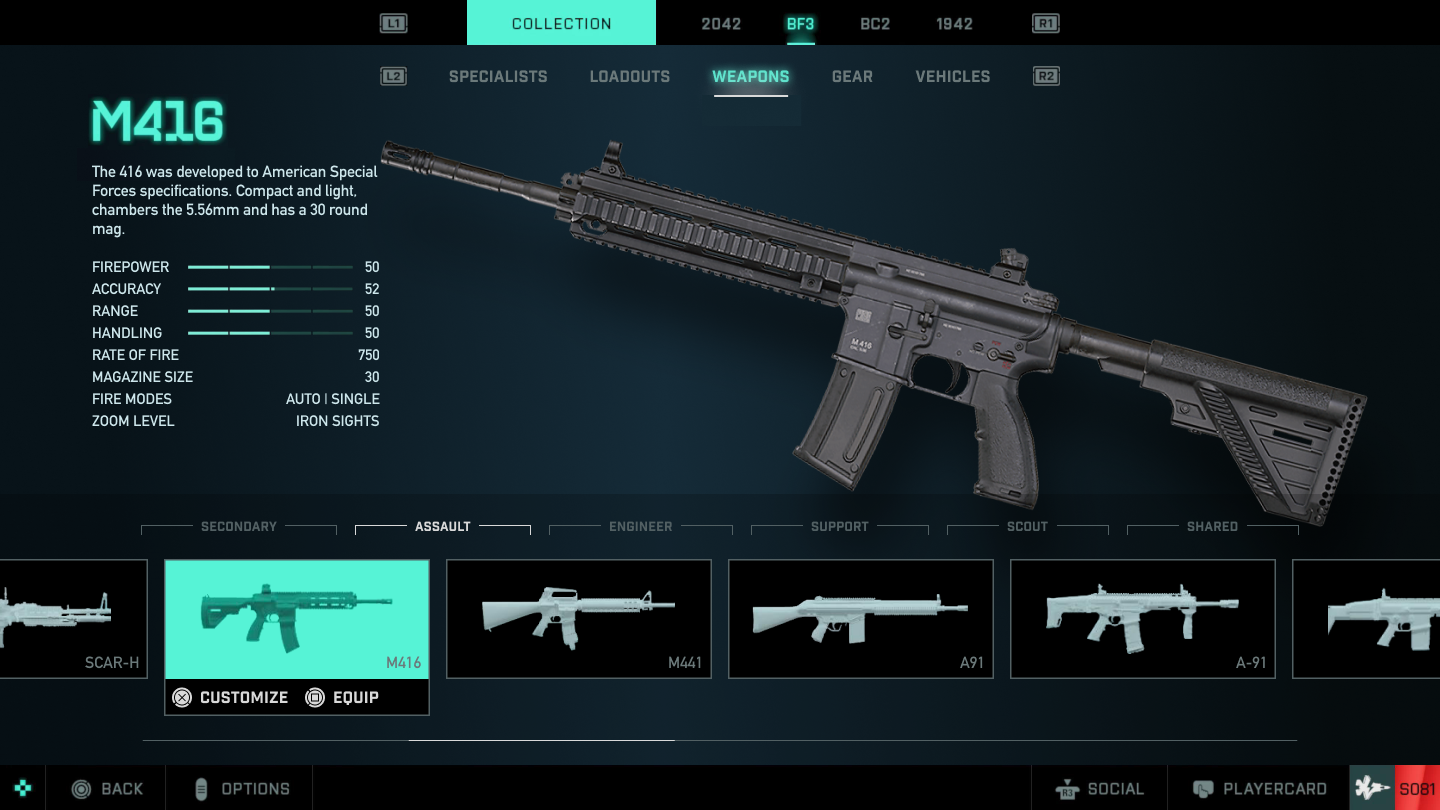Image resolution: width=1440 pixels, height=810 pixels.
Task: Show Engineer class weapons
Action: pyautogui.click(x=641, y=526)
